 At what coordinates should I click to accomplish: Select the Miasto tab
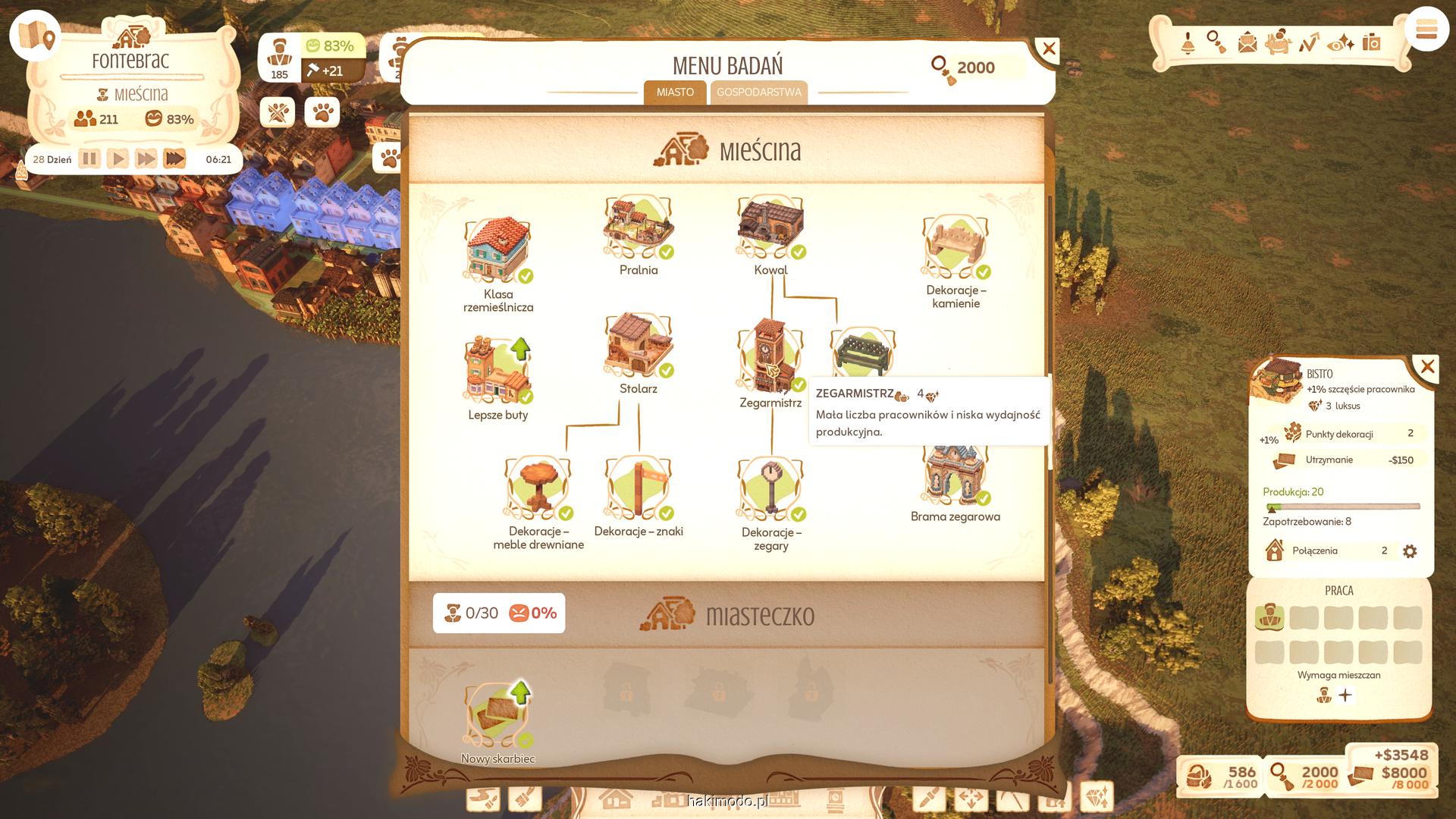pos(675,93)
